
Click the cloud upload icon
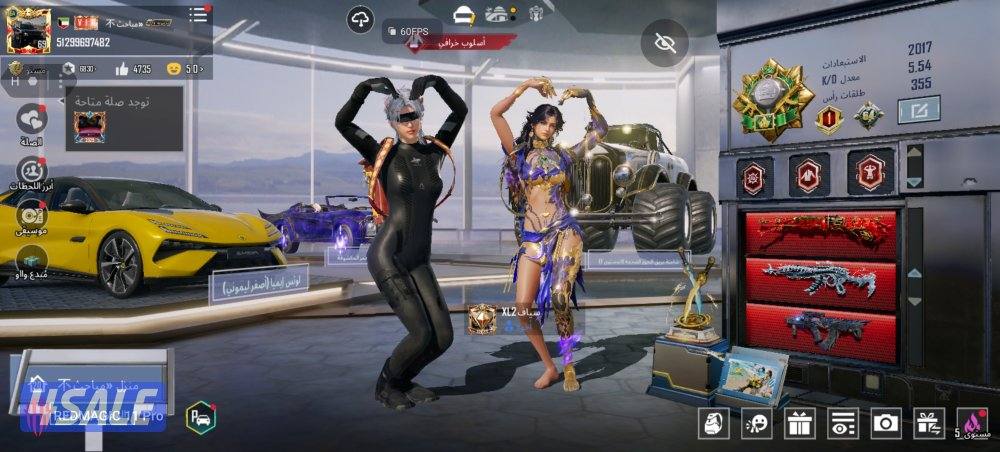coord(361,19)
